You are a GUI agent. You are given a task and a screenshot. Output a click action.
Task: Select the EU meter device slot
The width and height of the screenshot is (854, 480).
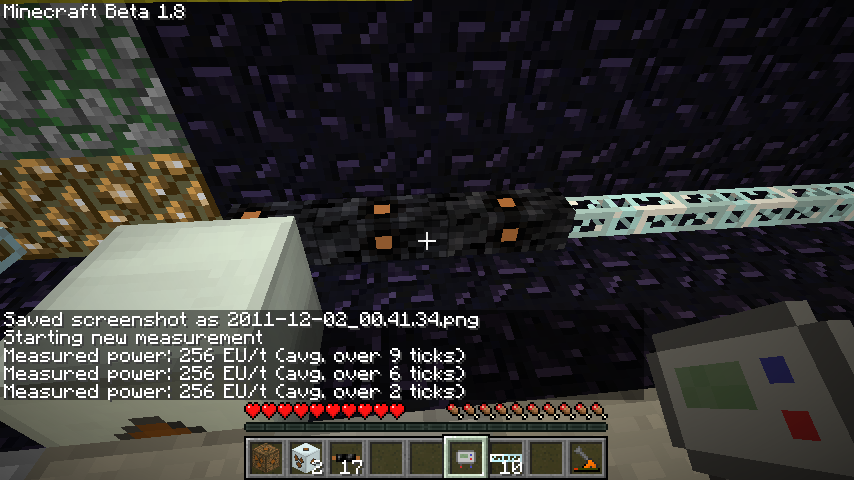[x=465, y=458]
